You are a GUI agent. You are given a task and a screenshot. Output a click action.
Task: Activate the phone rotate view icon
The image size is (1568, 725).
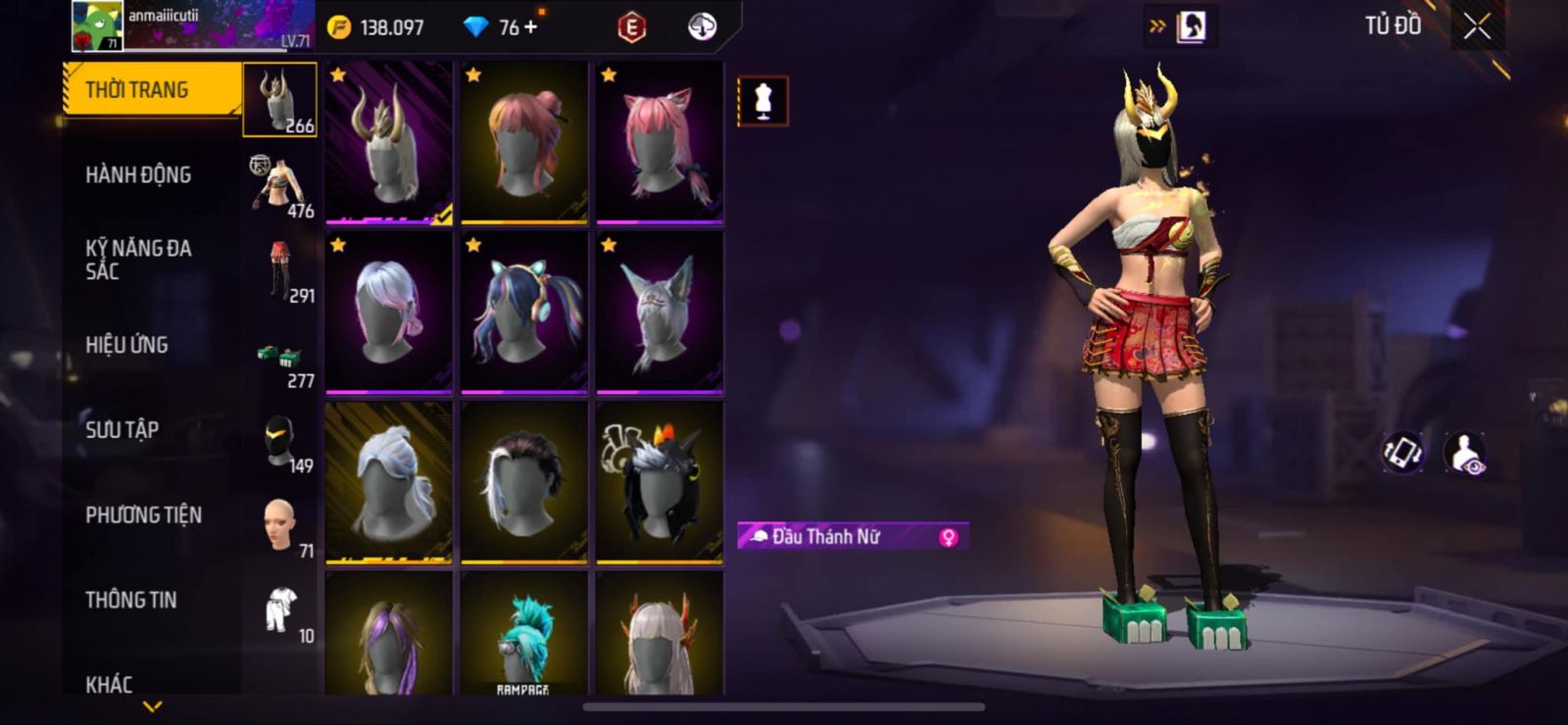point(1402,453)
